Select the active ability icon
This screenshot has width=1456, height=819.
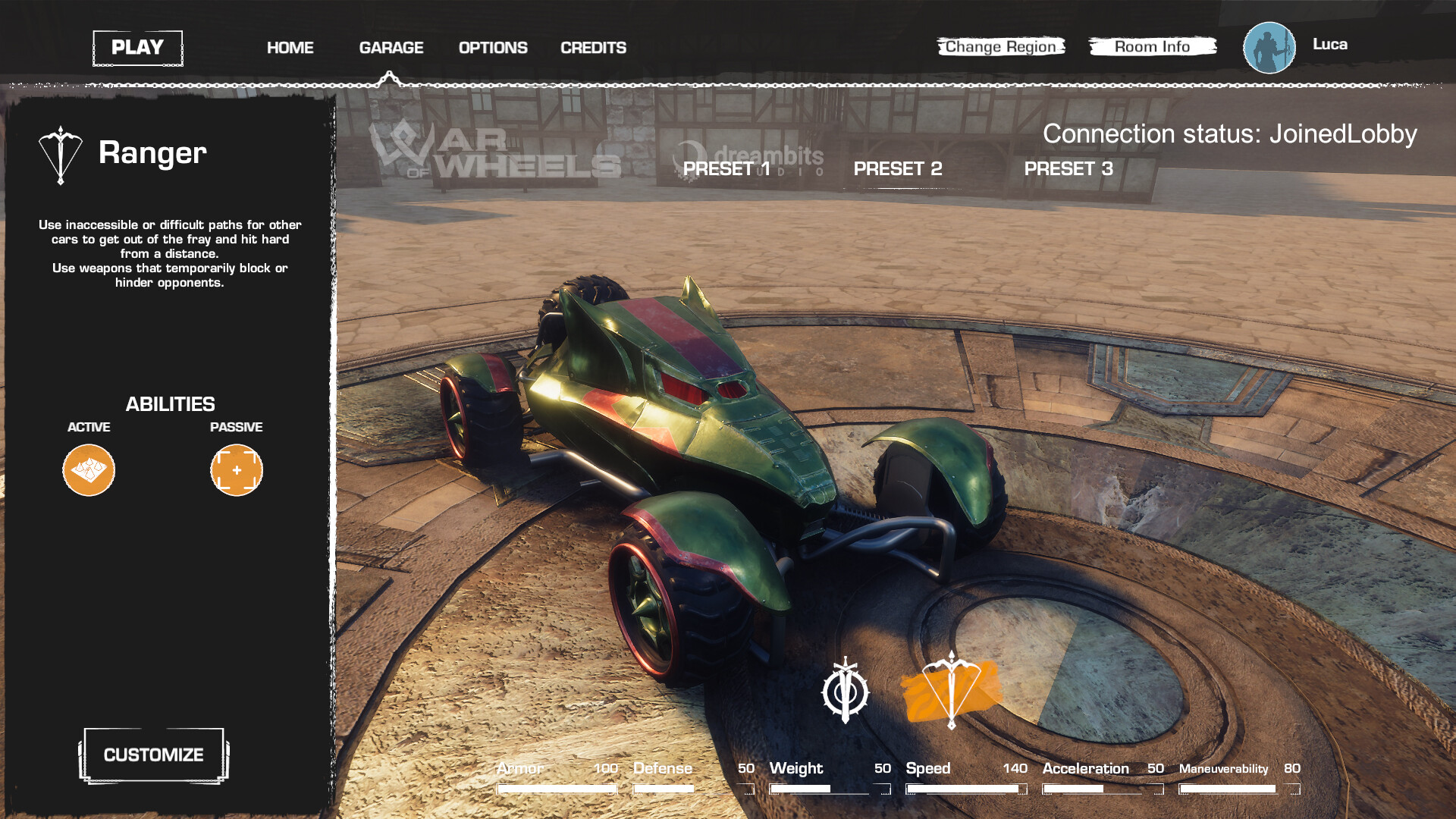pos(88,470)
